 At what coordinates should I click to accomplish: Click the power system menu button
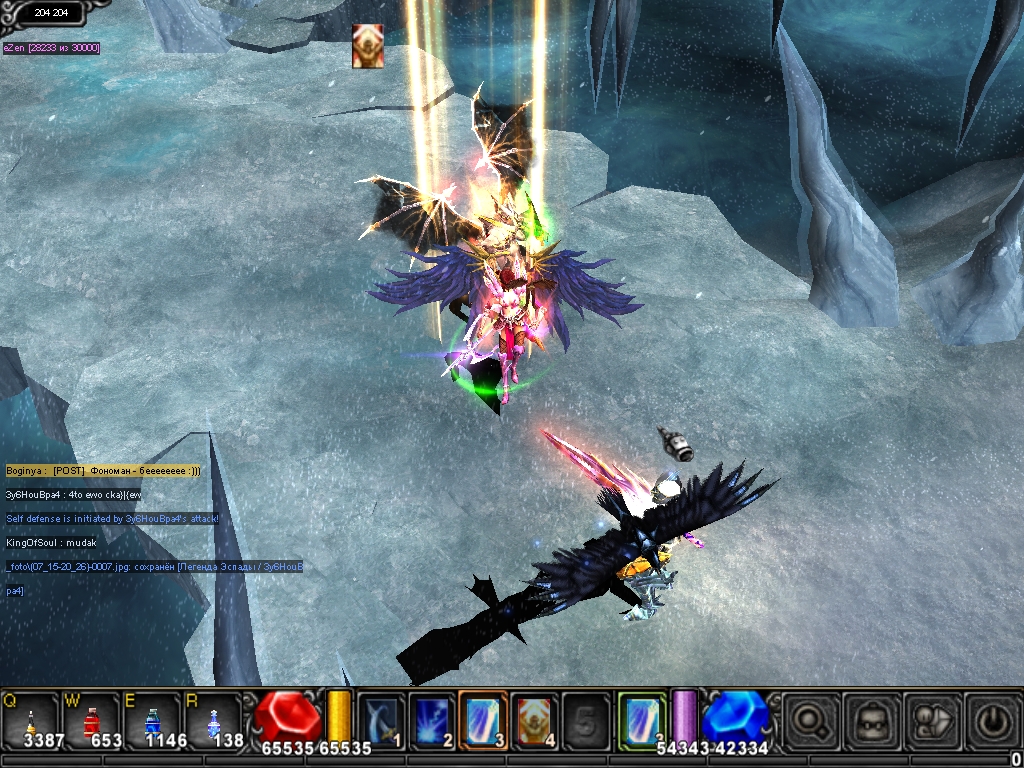point(993,720)
